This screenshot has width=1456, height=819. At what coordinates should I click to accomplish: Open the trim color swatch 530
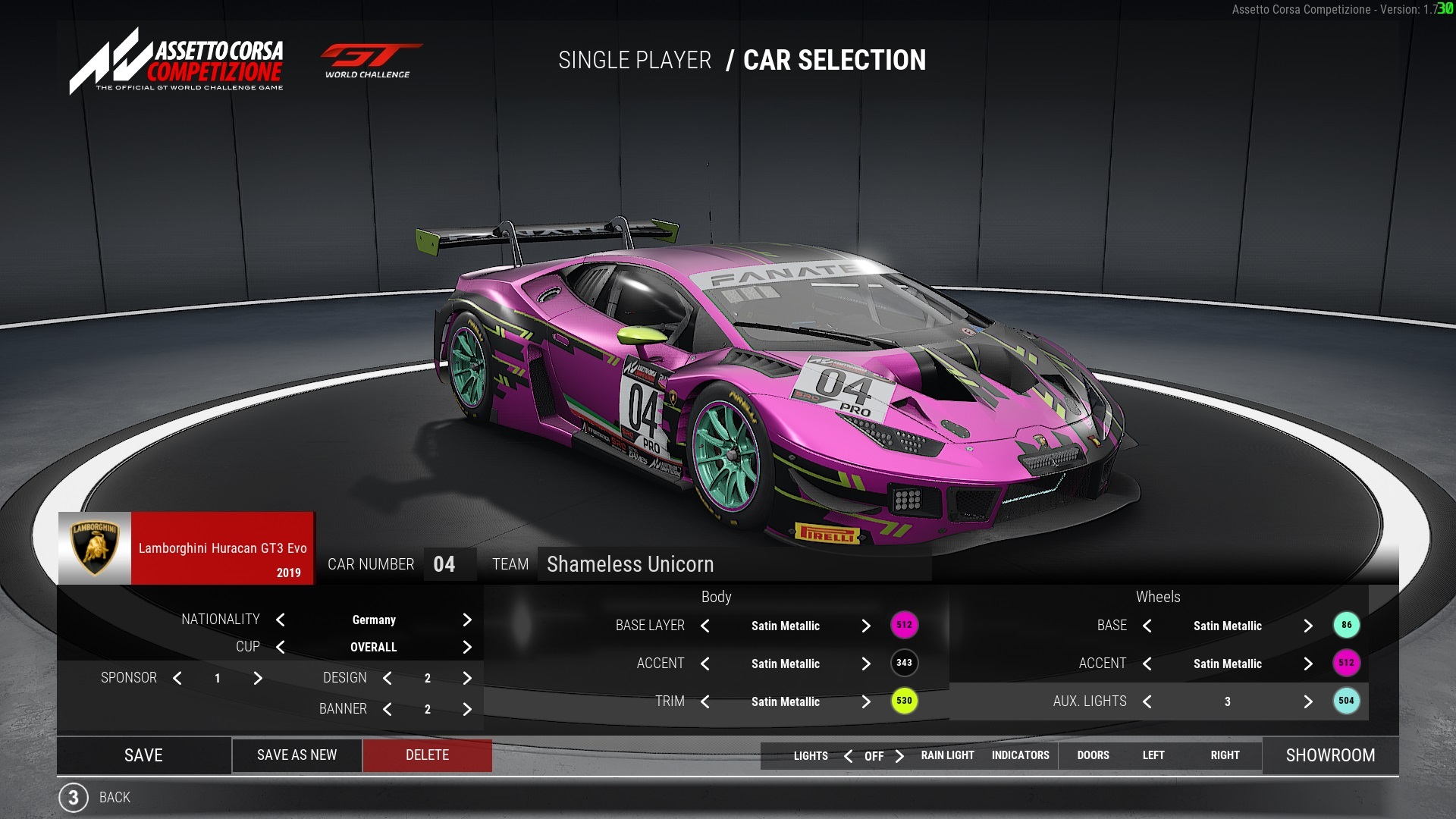904,701
